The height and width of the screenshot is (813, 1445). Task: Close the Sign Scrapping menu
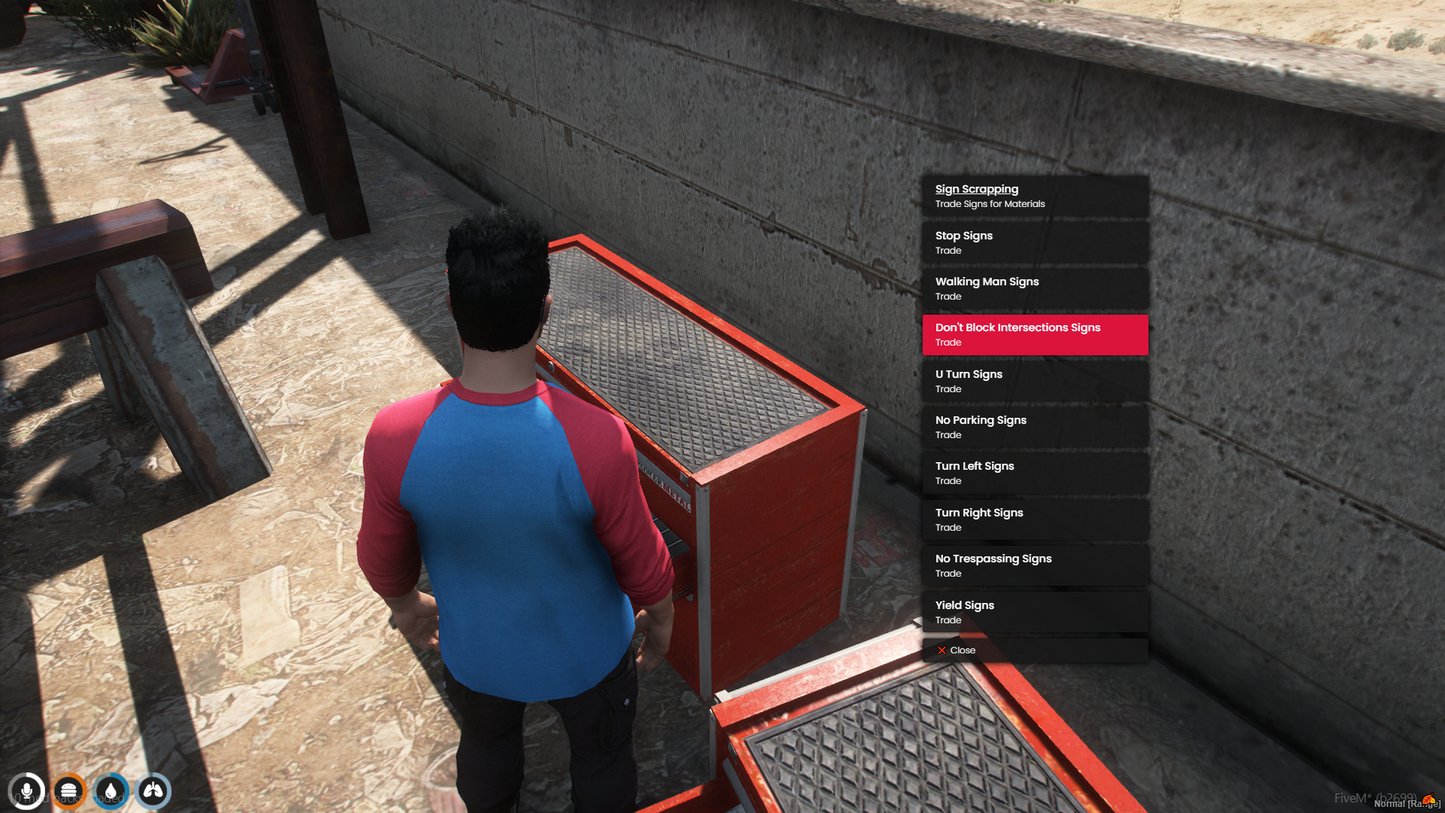958,650
